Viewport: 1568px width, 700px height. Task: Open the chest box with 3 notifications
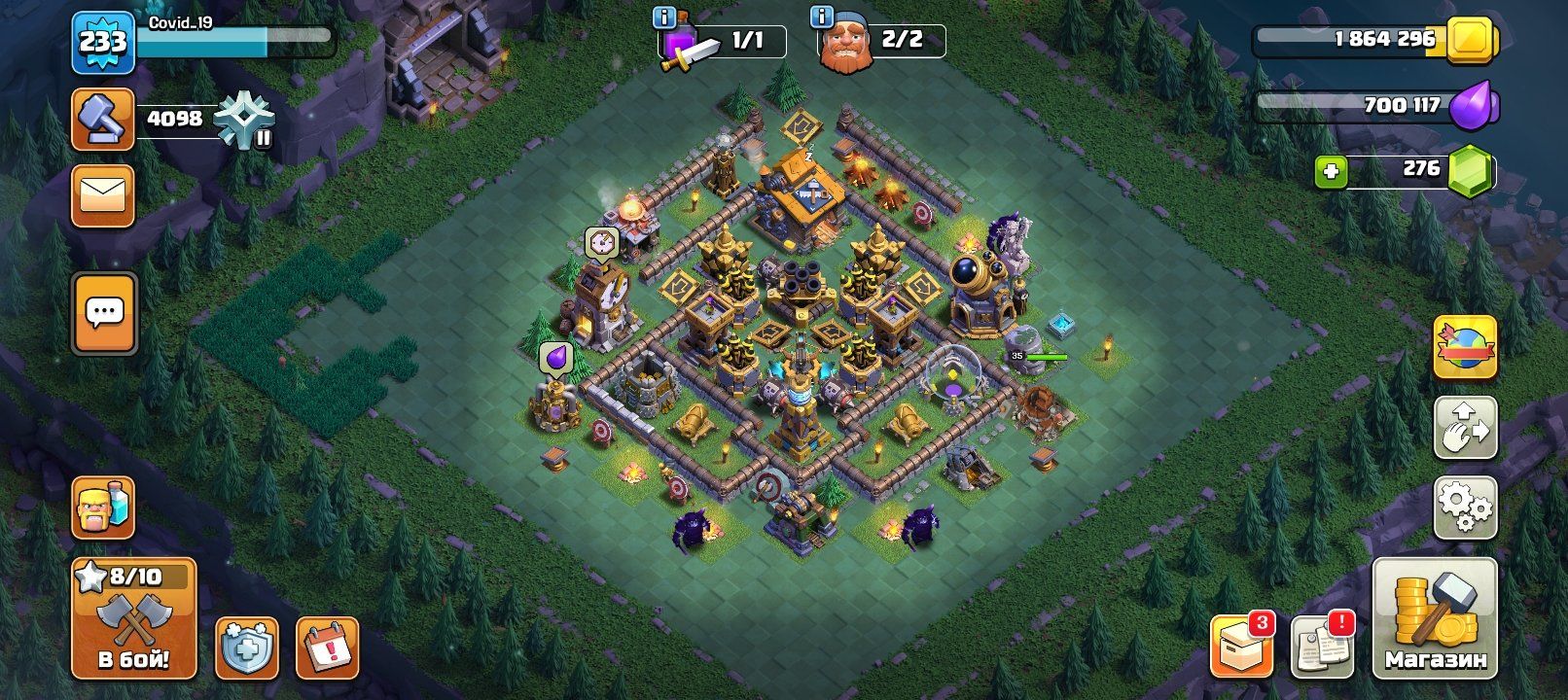1242,645
